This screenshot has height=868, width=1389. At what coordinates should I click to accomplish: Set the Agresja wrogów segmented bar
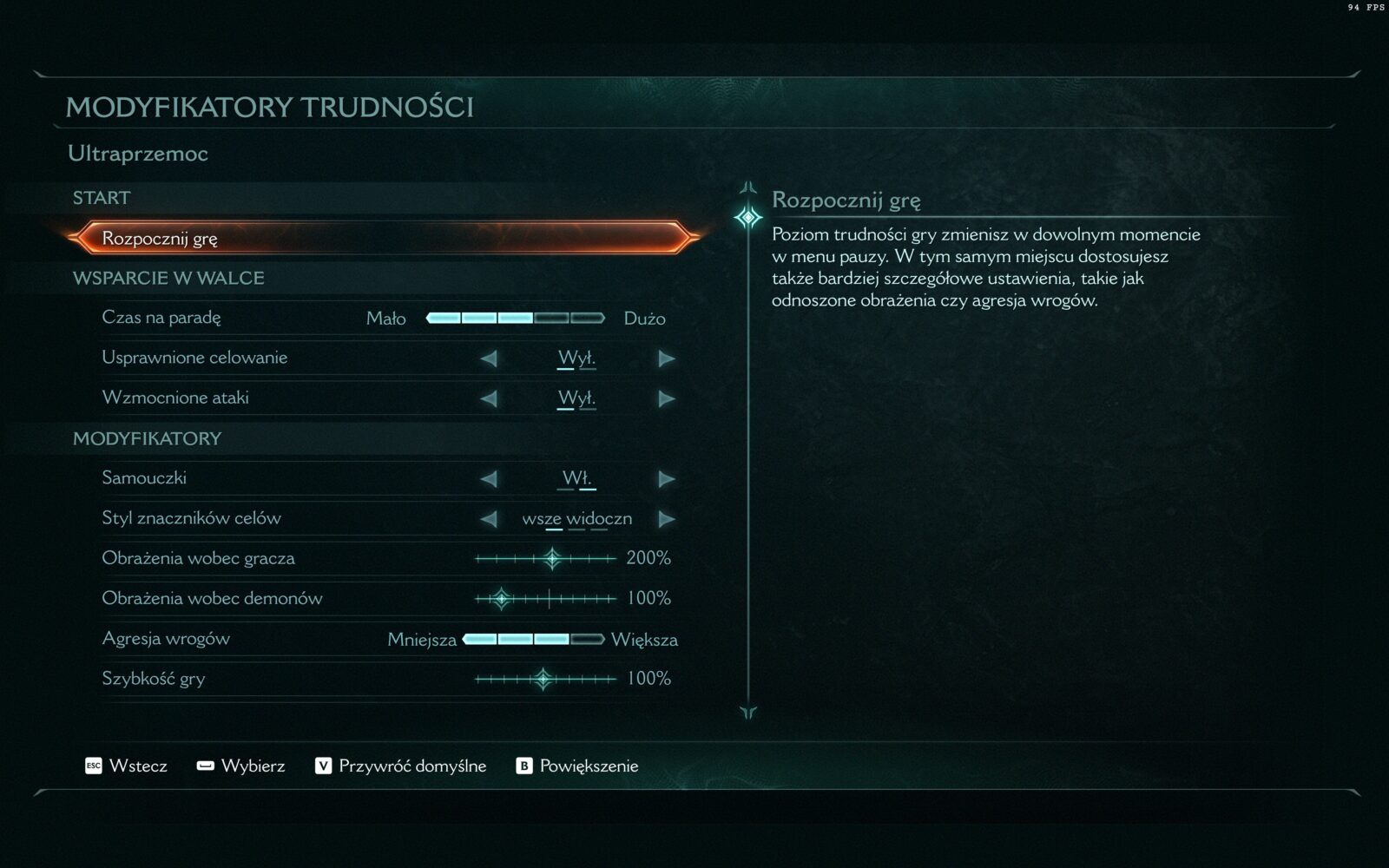click(533, 640)
